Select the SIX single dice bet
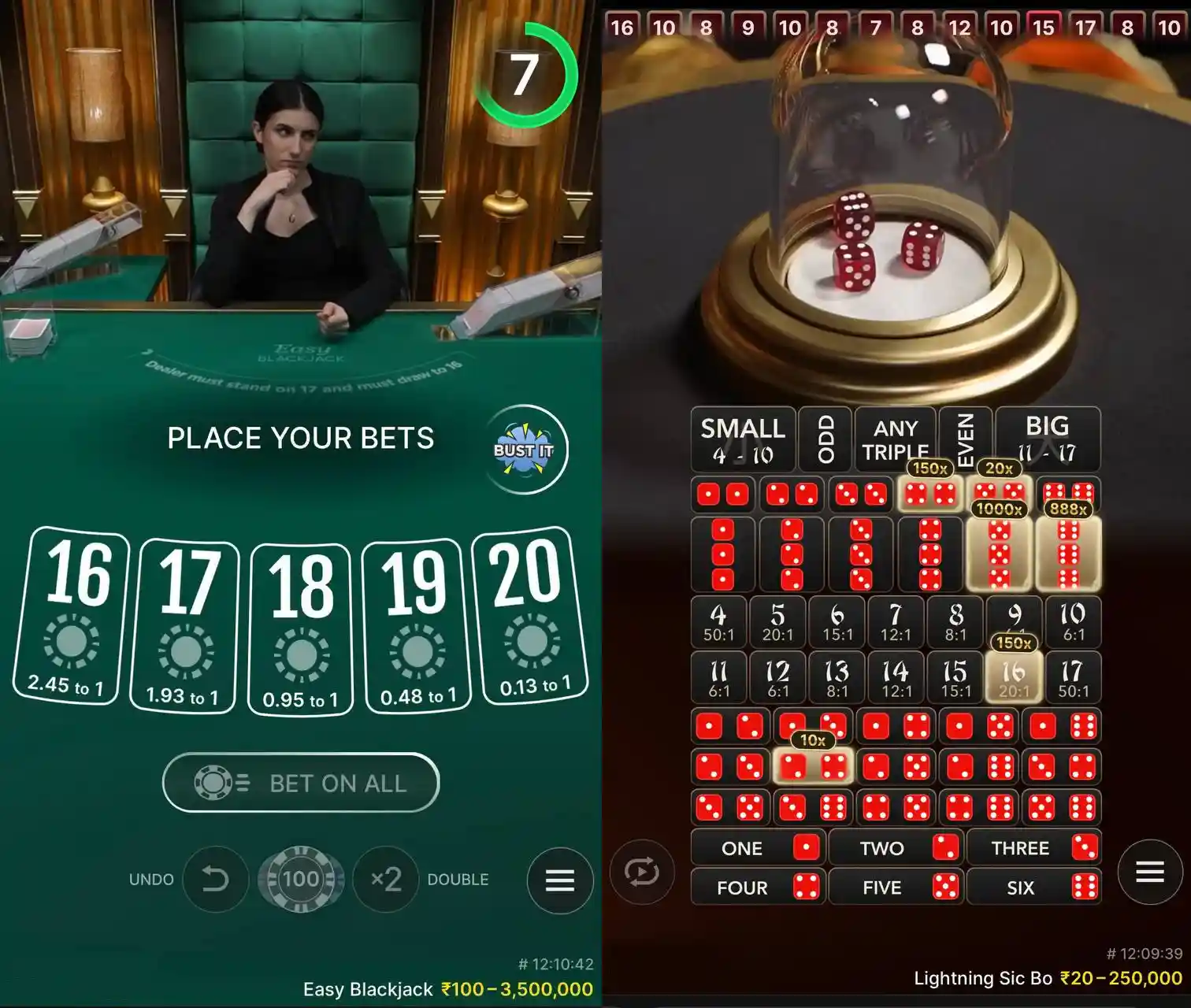 (1035, 888)
